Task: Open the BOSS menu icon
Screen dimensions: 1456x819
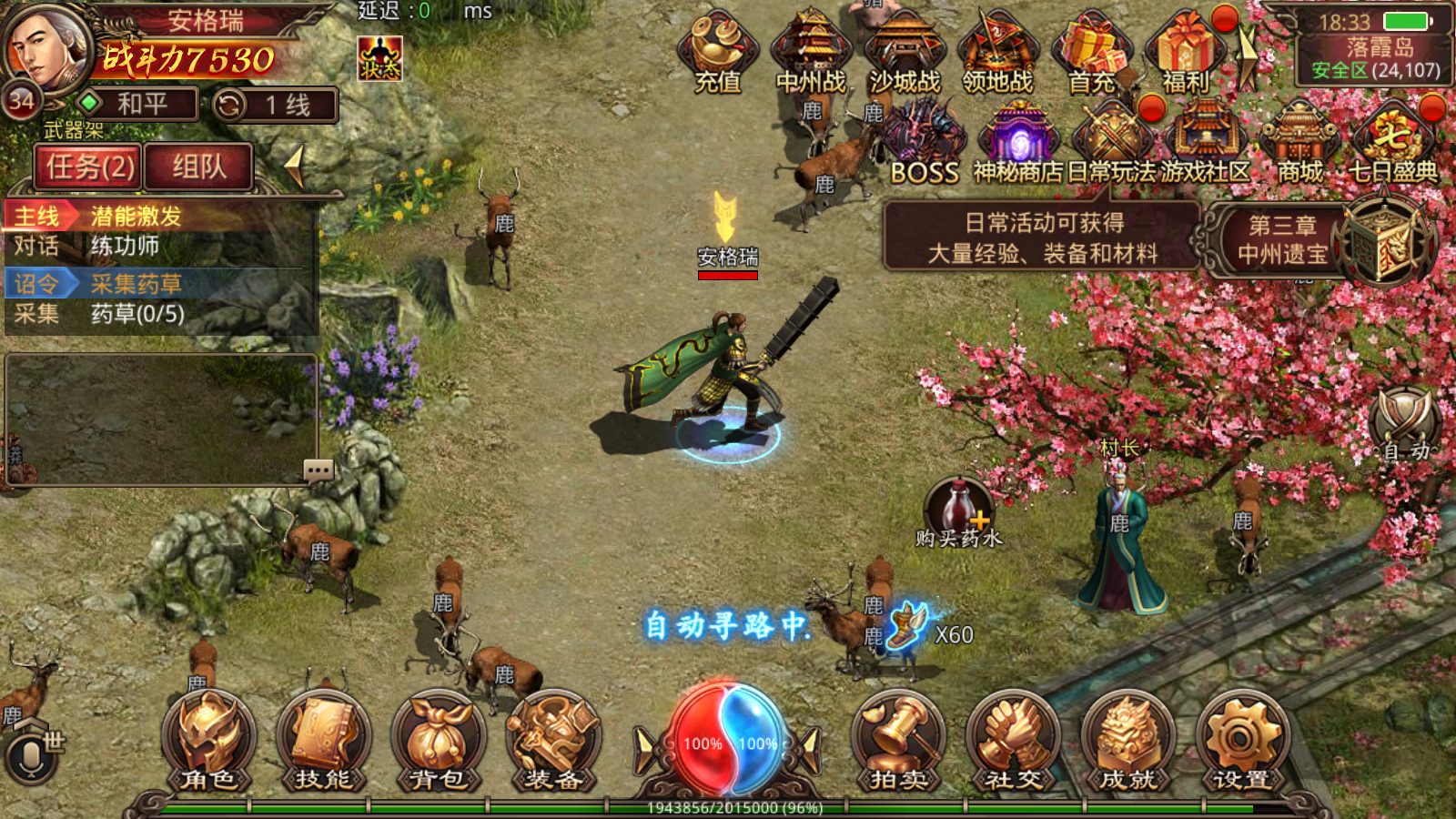Action: [924, 144]
